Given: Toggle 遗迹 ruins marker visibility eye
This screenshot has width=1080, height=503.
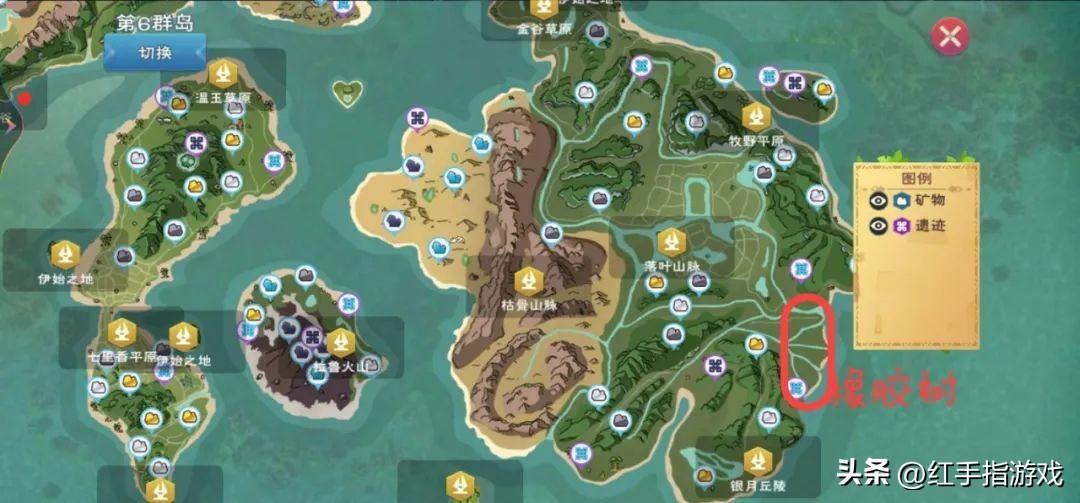Looking at the screenshot, I should (879, 225).
